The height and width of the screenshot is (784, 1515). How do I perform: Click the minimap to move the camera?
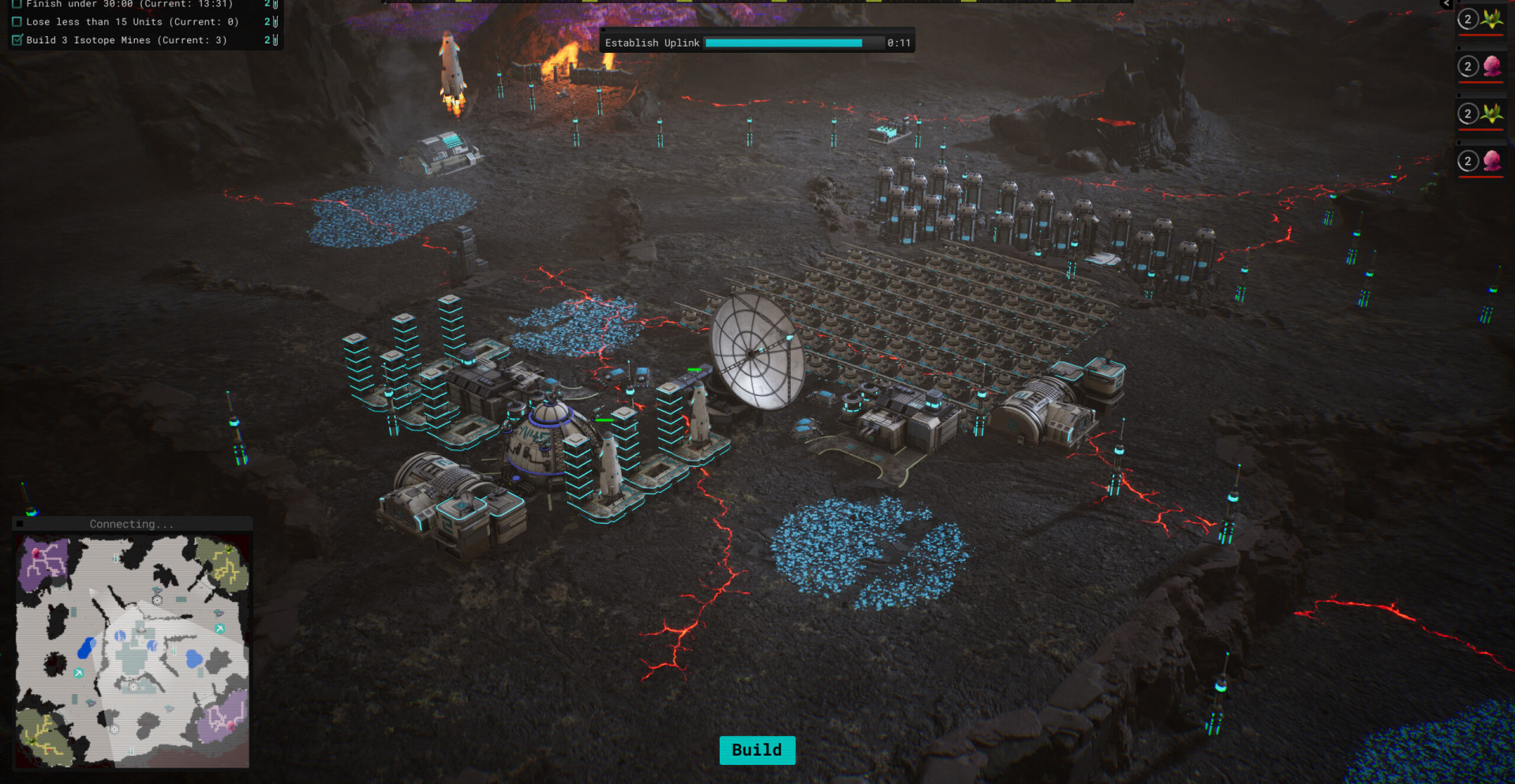click(133, 651)
